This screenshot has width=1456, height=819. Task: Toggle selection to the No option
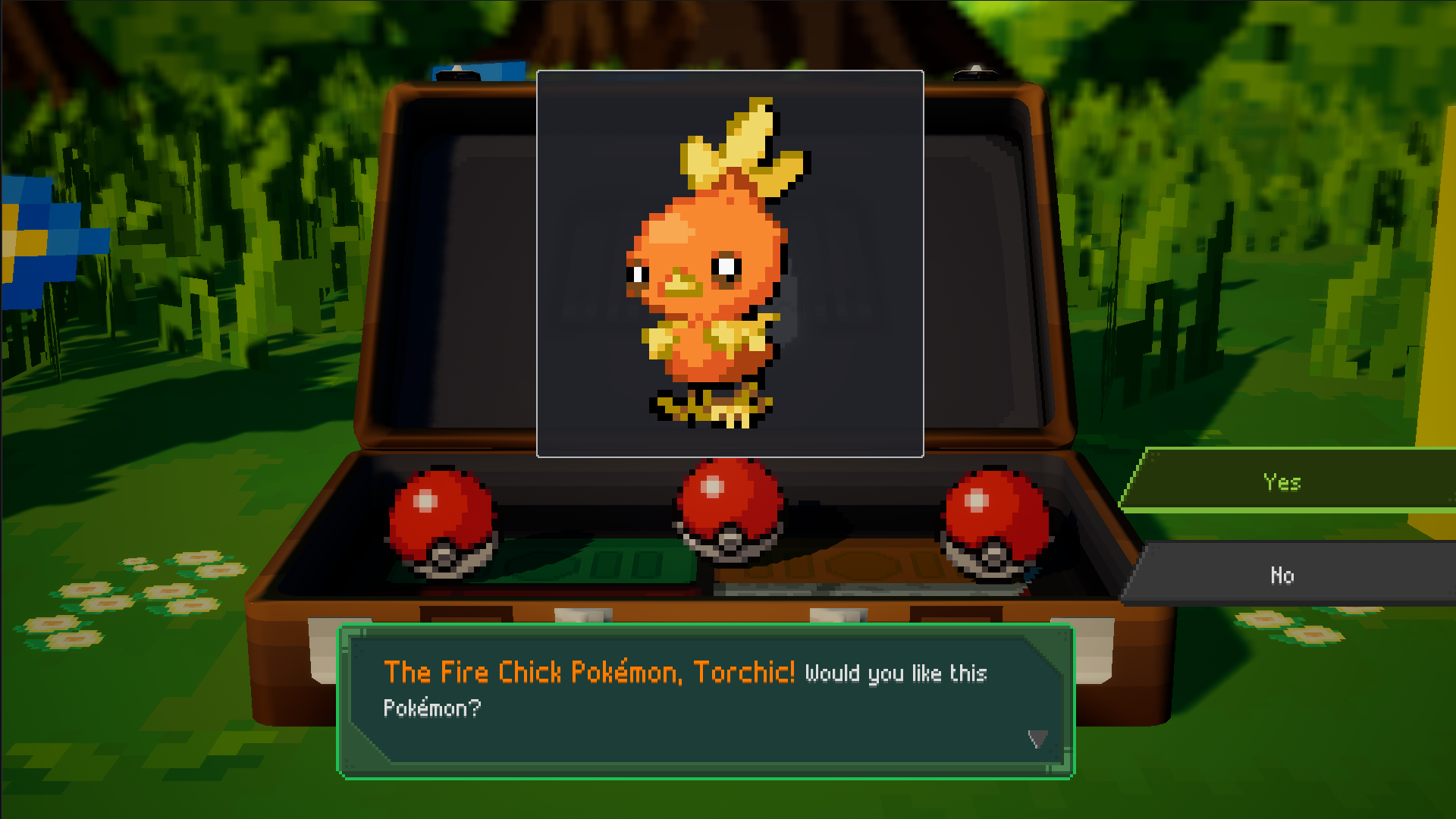[1282, 575]
